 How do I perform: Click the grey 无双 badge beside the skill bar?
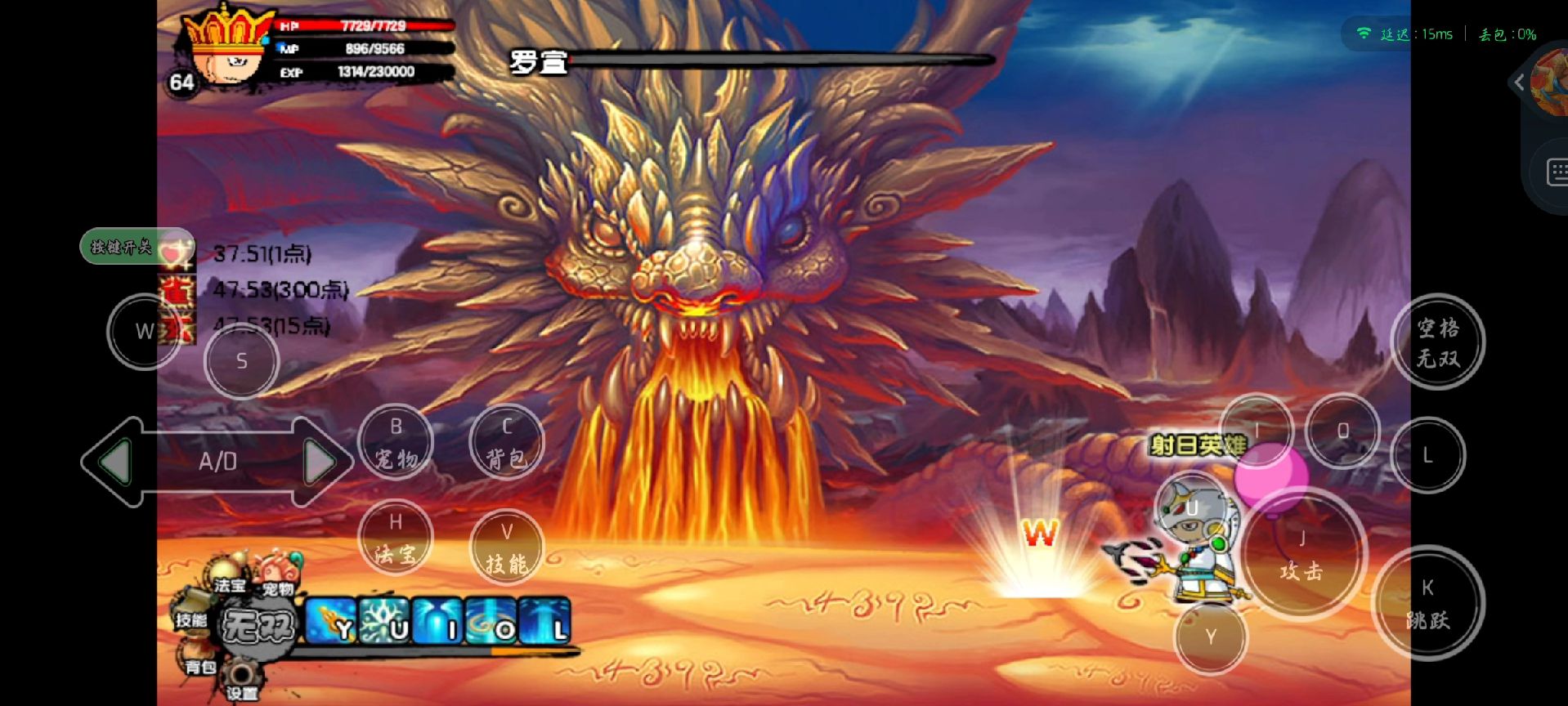point(258,627)
